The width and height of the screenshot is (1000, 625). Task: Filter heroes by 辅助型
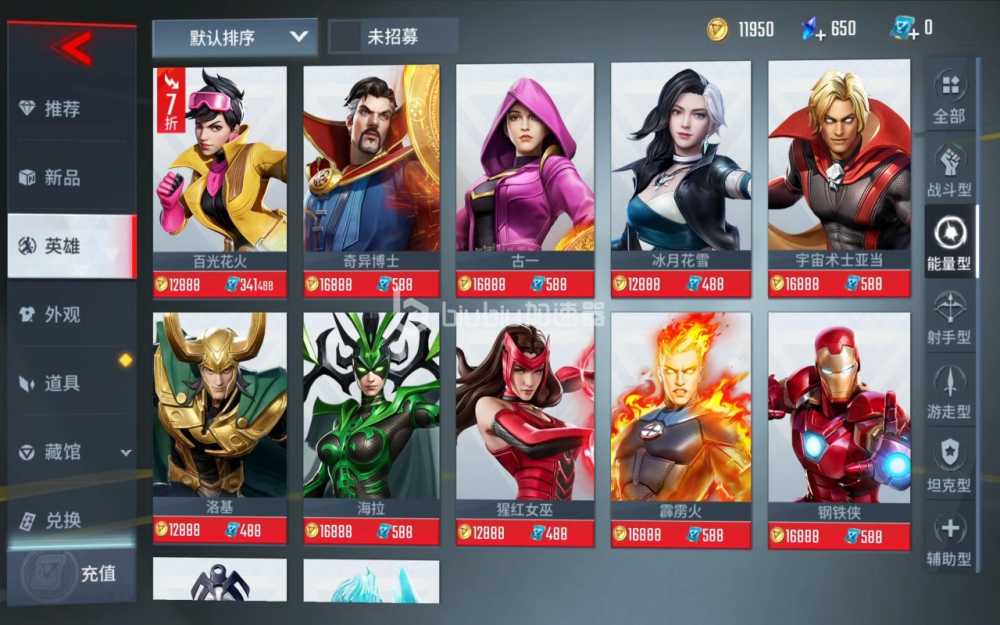[949, 540]
